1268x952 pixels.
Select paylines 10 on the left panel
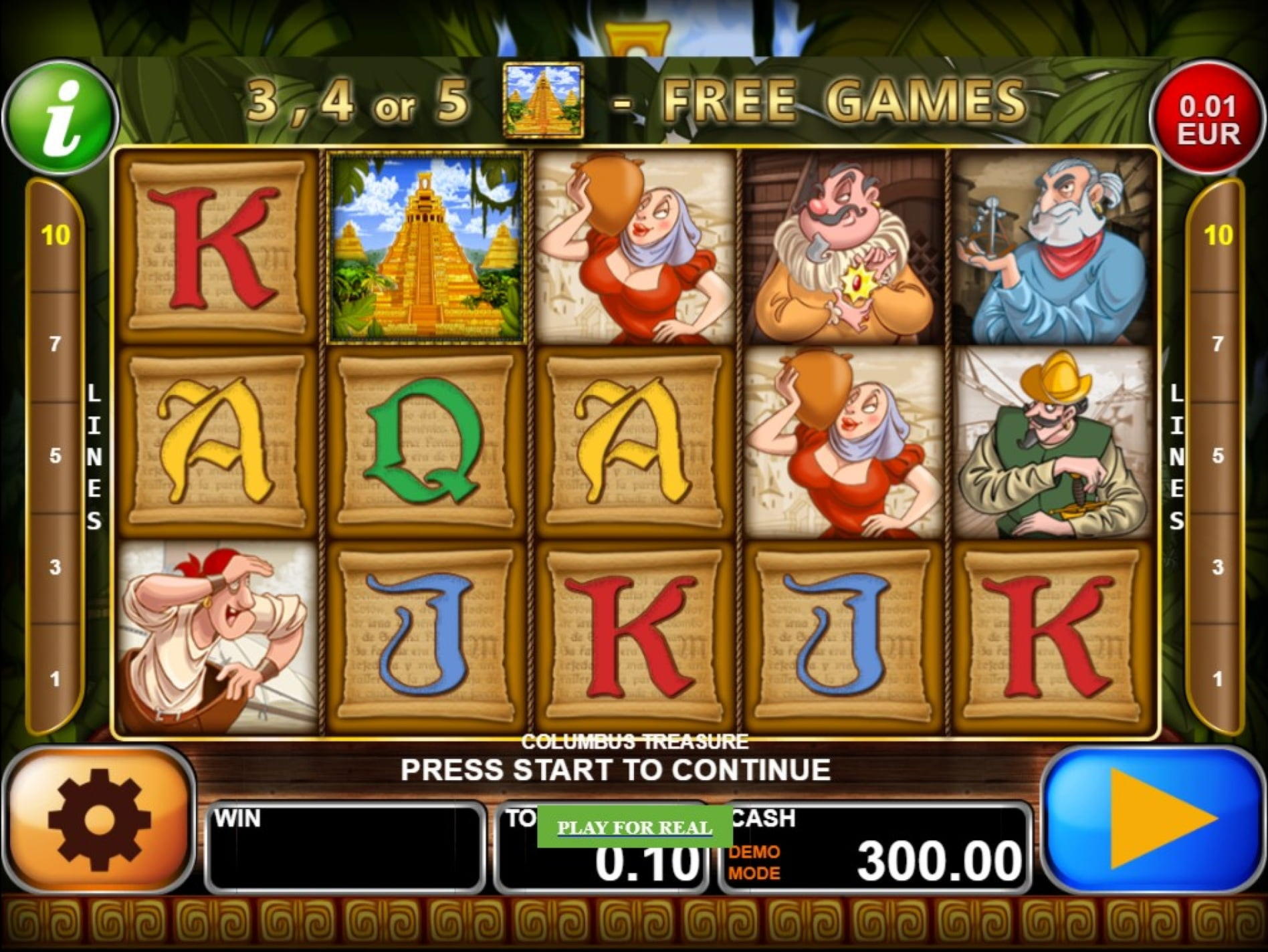click(x=55, y=235)
